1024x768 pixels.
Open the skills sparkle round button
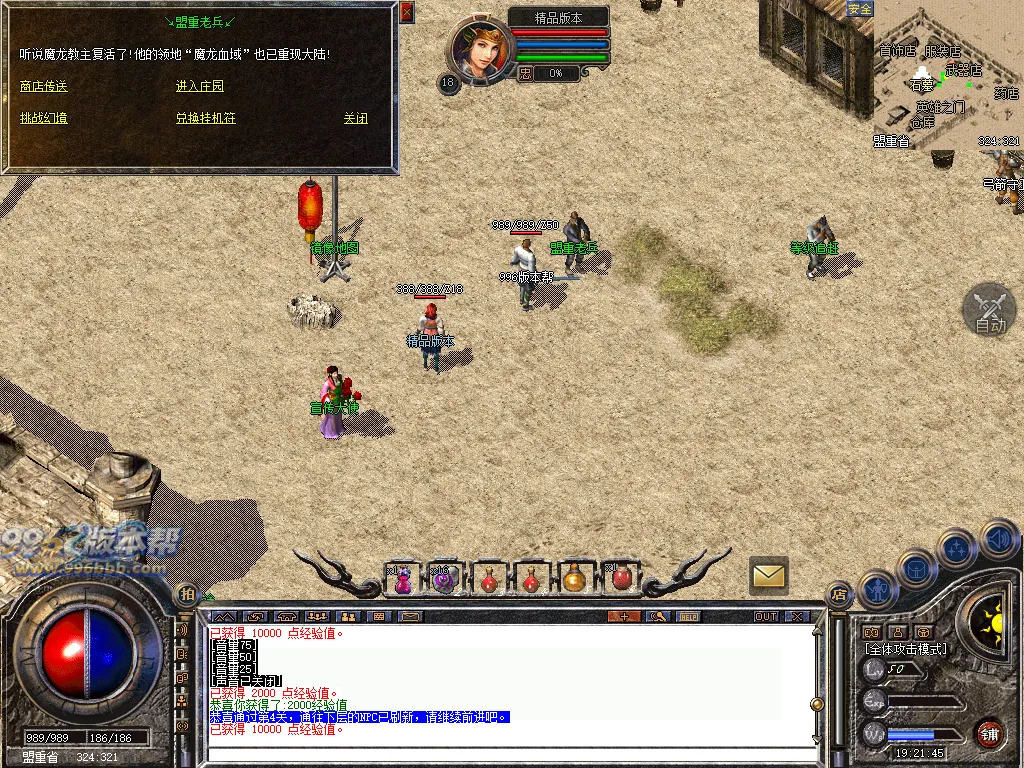[x=956, y=548]
